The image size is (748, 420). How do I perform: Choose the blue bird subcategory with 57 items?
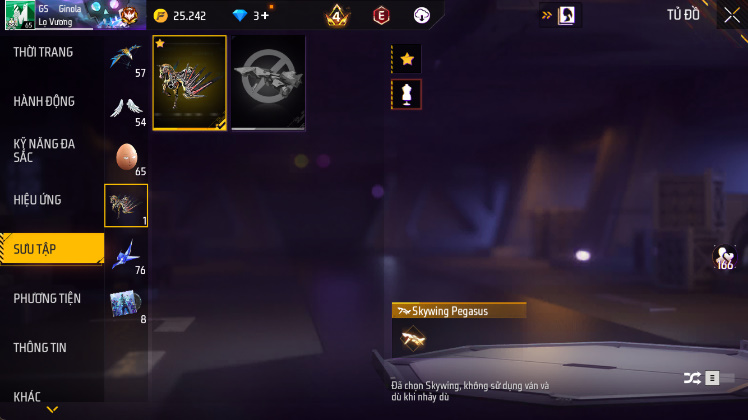click(126, 58)
